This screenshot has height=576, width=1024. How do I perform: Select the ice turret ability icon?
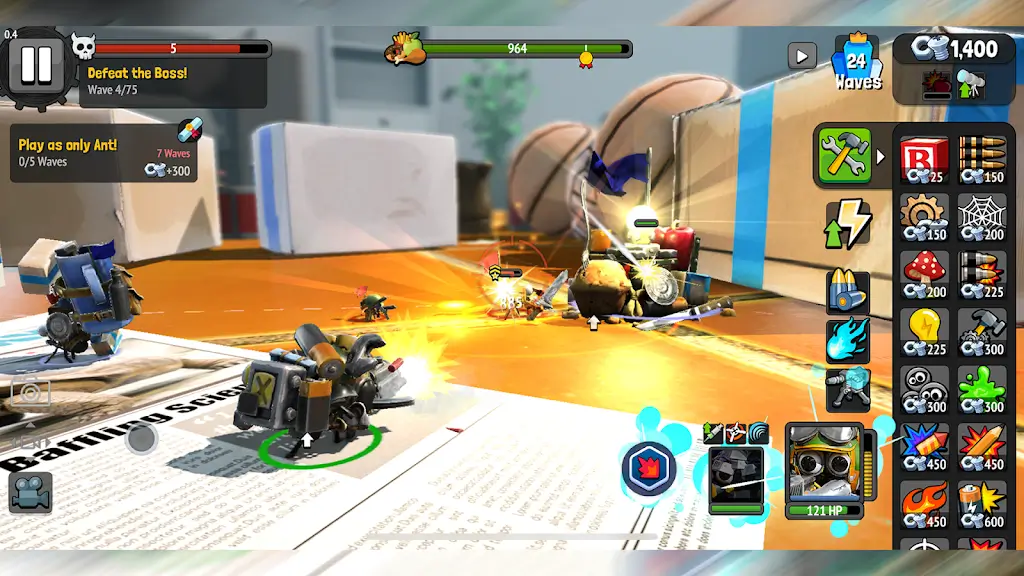pyautogui.click(x=847, y=388)
